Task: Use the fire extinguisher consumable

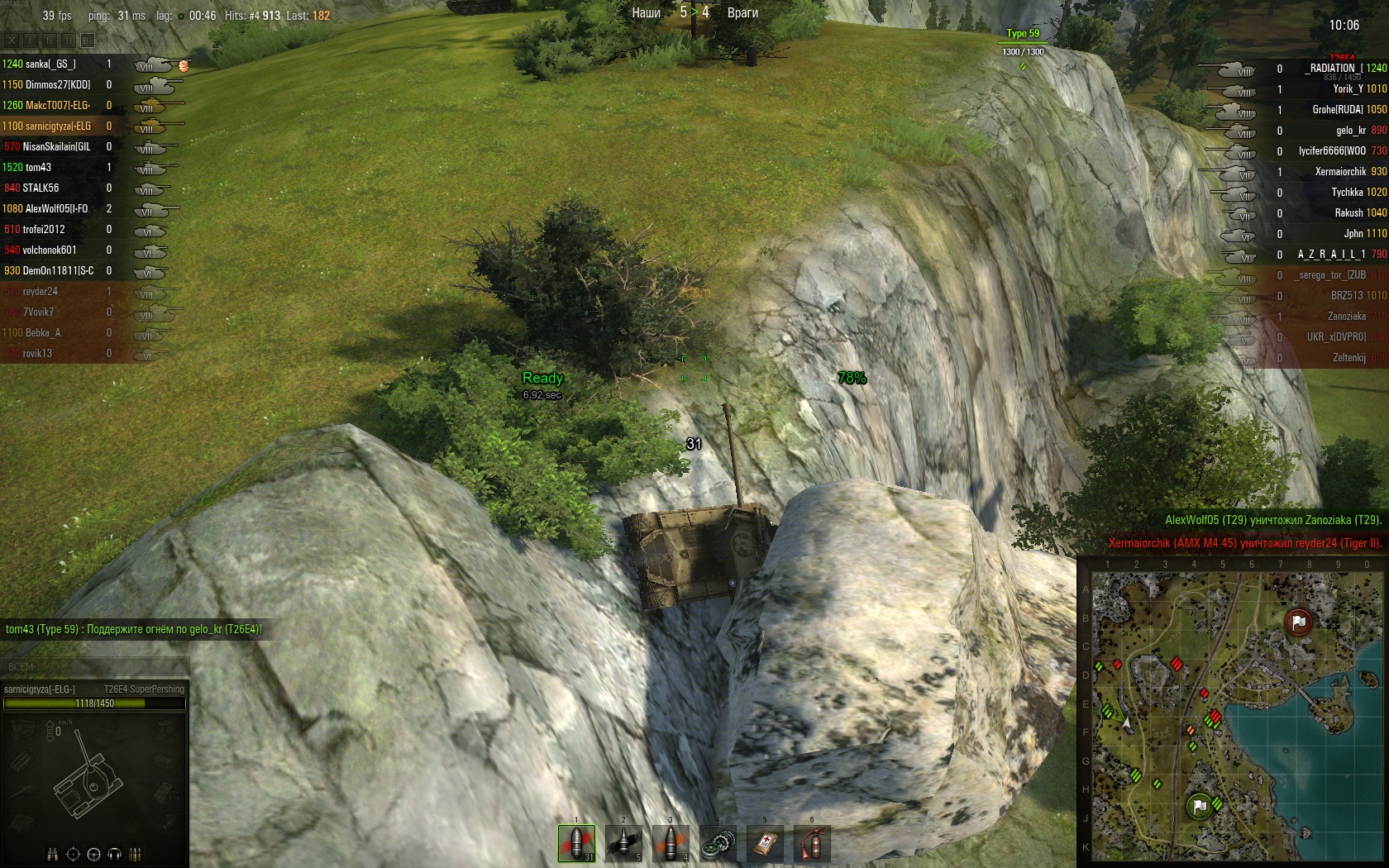Action: coord(812,843)
